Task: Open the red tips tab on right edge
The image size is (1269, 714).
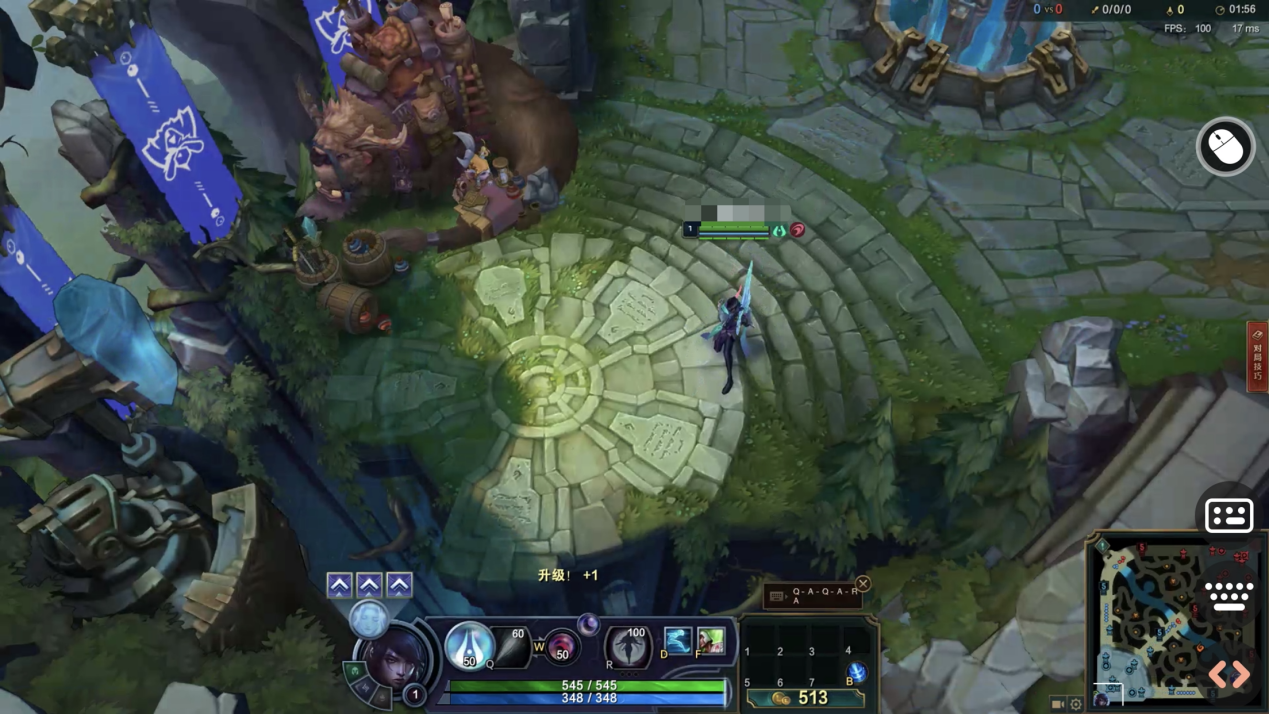Action: click(x=1257, y=355)
